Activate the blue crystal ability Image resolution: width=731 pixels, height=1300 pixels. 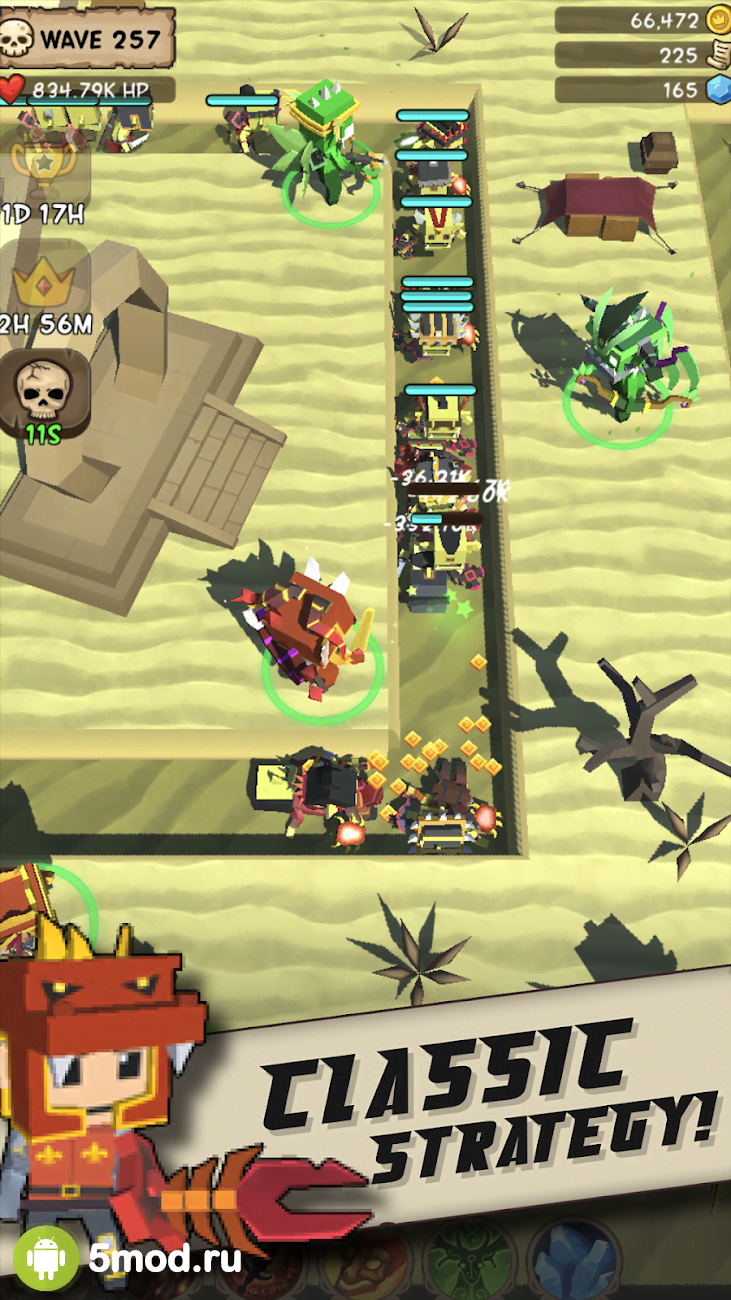[572, 1262]
